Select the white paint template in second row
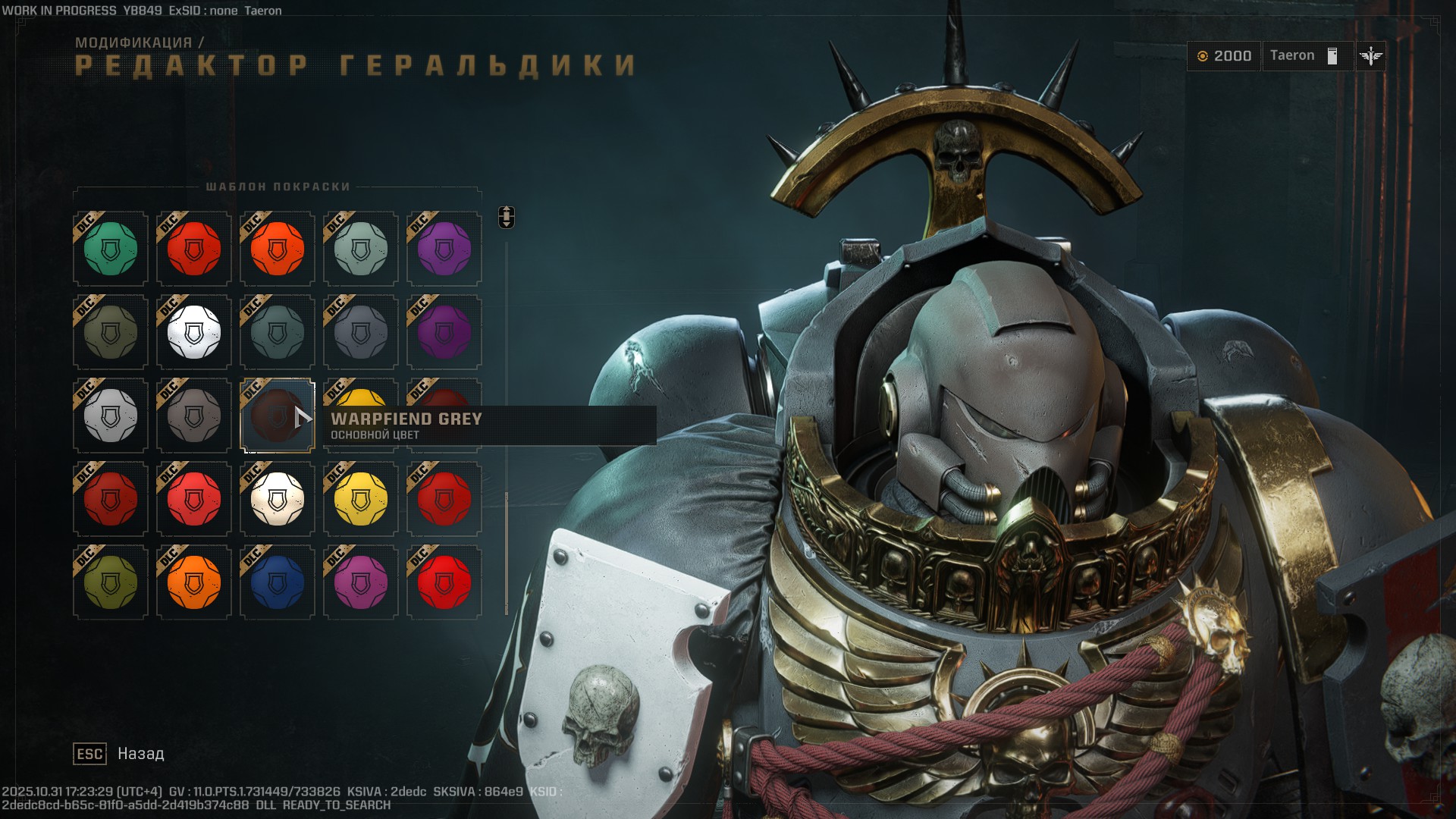 point(193,332)
